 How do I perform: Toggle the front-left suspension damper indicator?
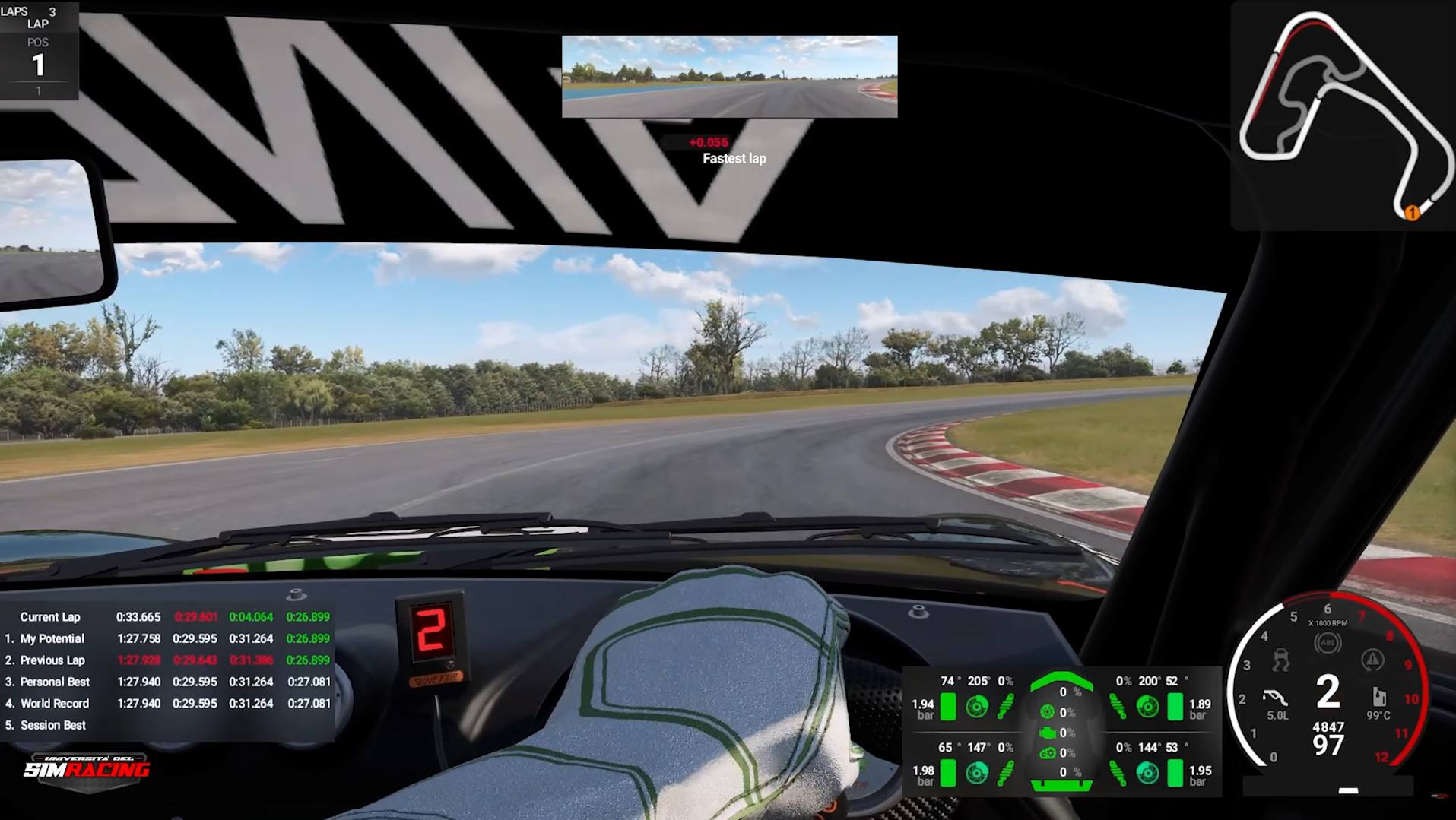coord(1005,707)
